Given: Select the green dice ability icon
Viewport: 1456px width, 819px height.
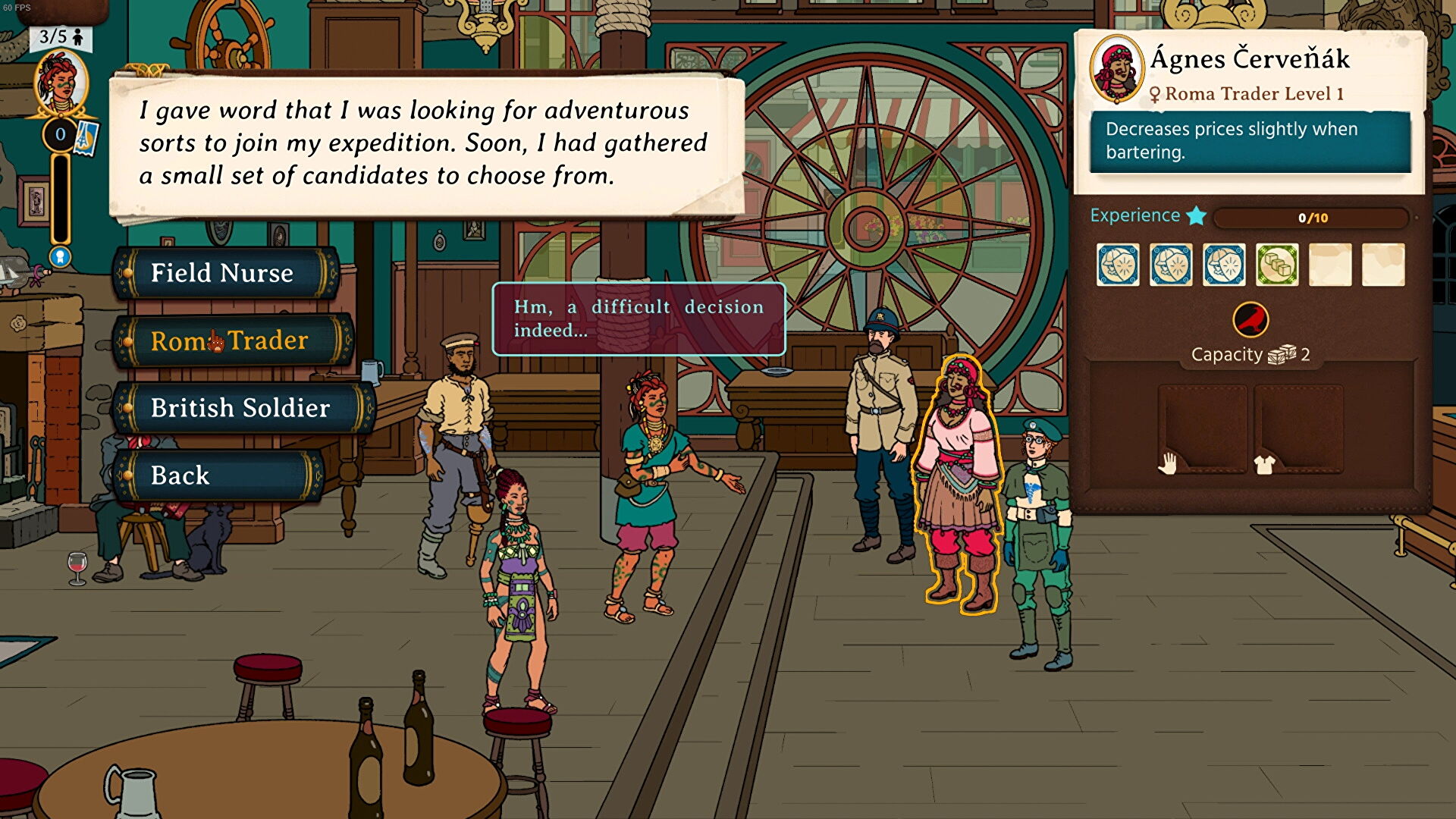Looking at the screenshot, I should (x=1277, y=265).
